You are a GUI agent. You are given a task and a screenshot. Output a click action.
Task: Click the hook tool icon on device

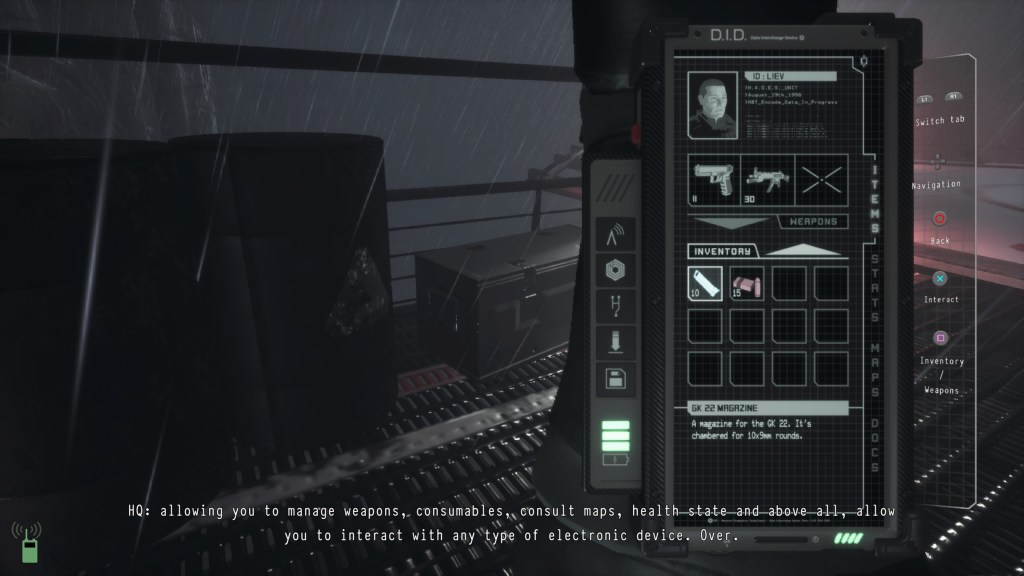tap(614, 307)
